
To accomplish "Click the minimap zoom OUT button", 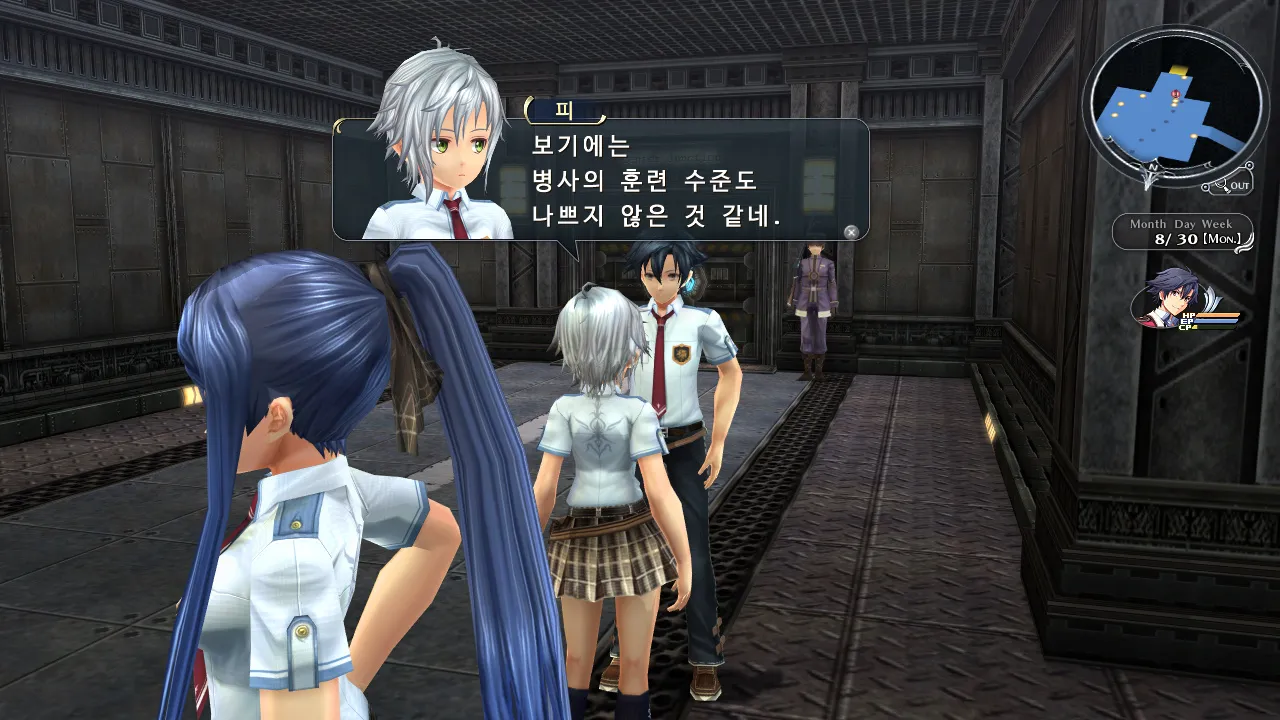I will tap(1229, 185).
